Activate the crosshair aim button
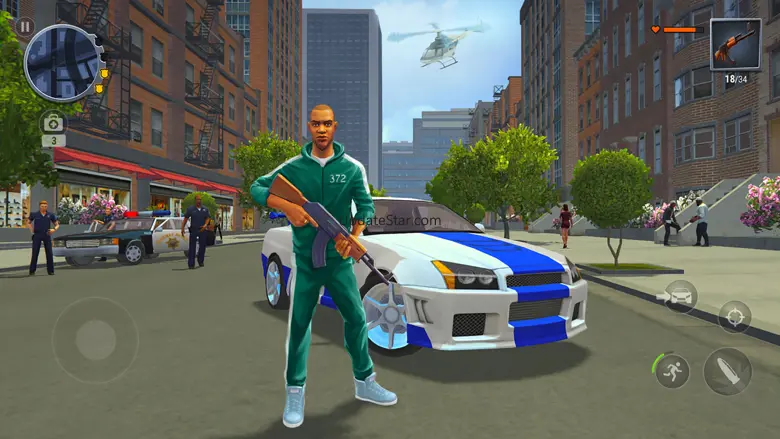The height and width of the screenshot is (439, 780). tap(735, 316)
